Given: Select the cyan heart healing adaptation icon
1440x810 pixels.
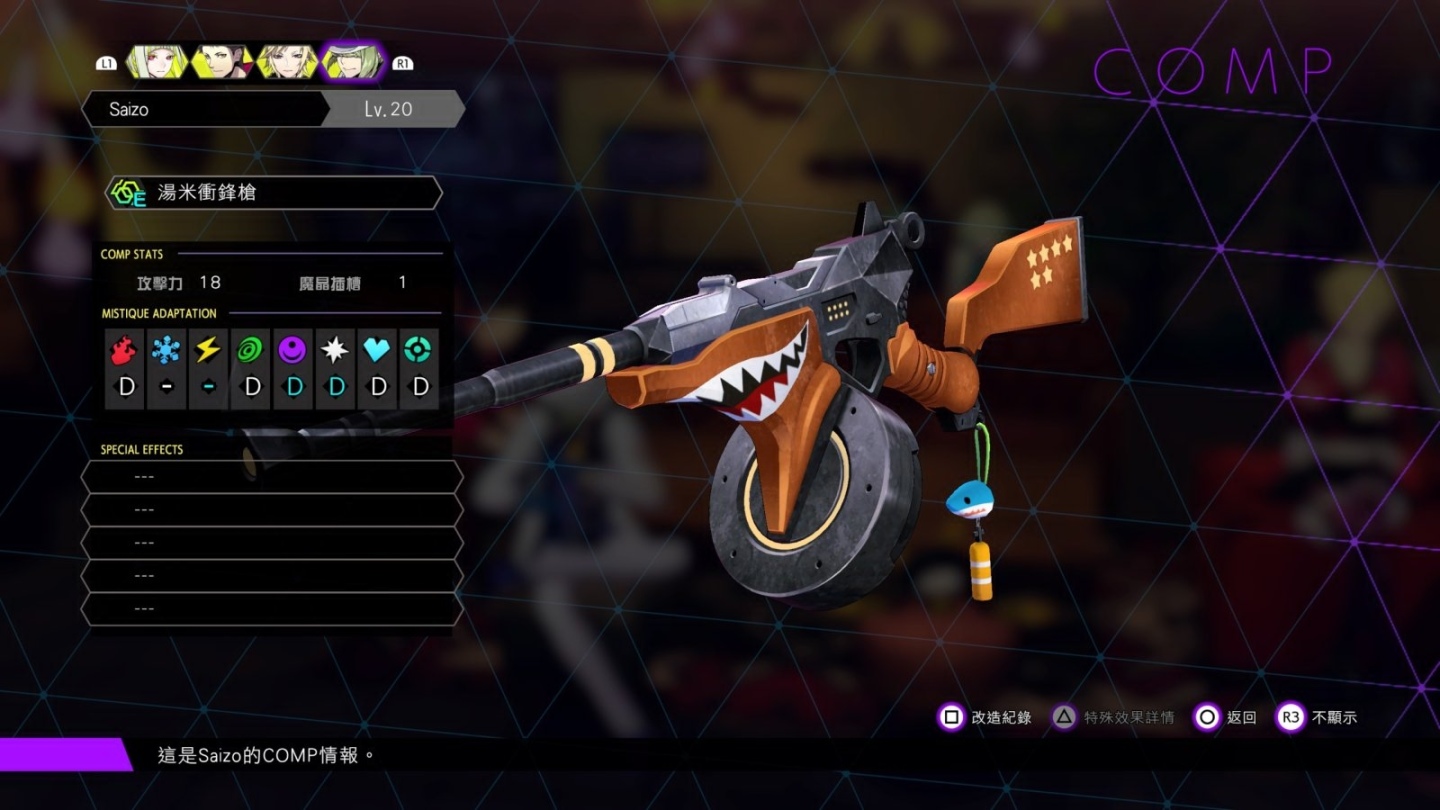Looking at the screenshot, I should coord(377,350).
